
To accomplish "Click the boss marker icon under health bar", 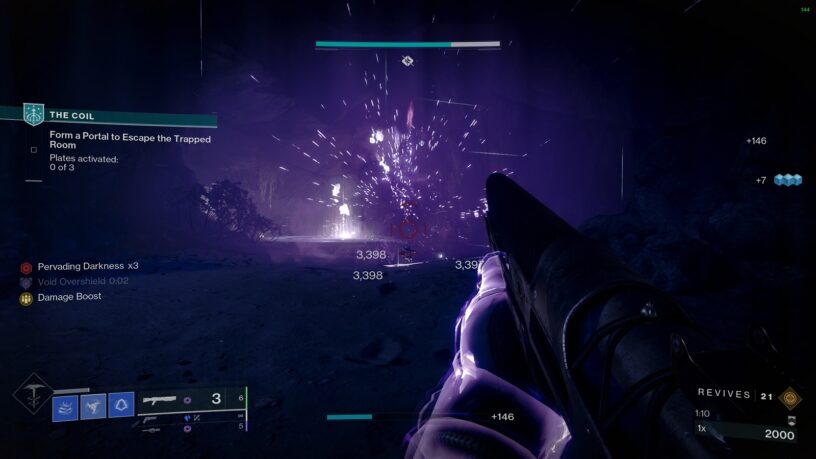I will pyautogui.click(x=407, y=61).
